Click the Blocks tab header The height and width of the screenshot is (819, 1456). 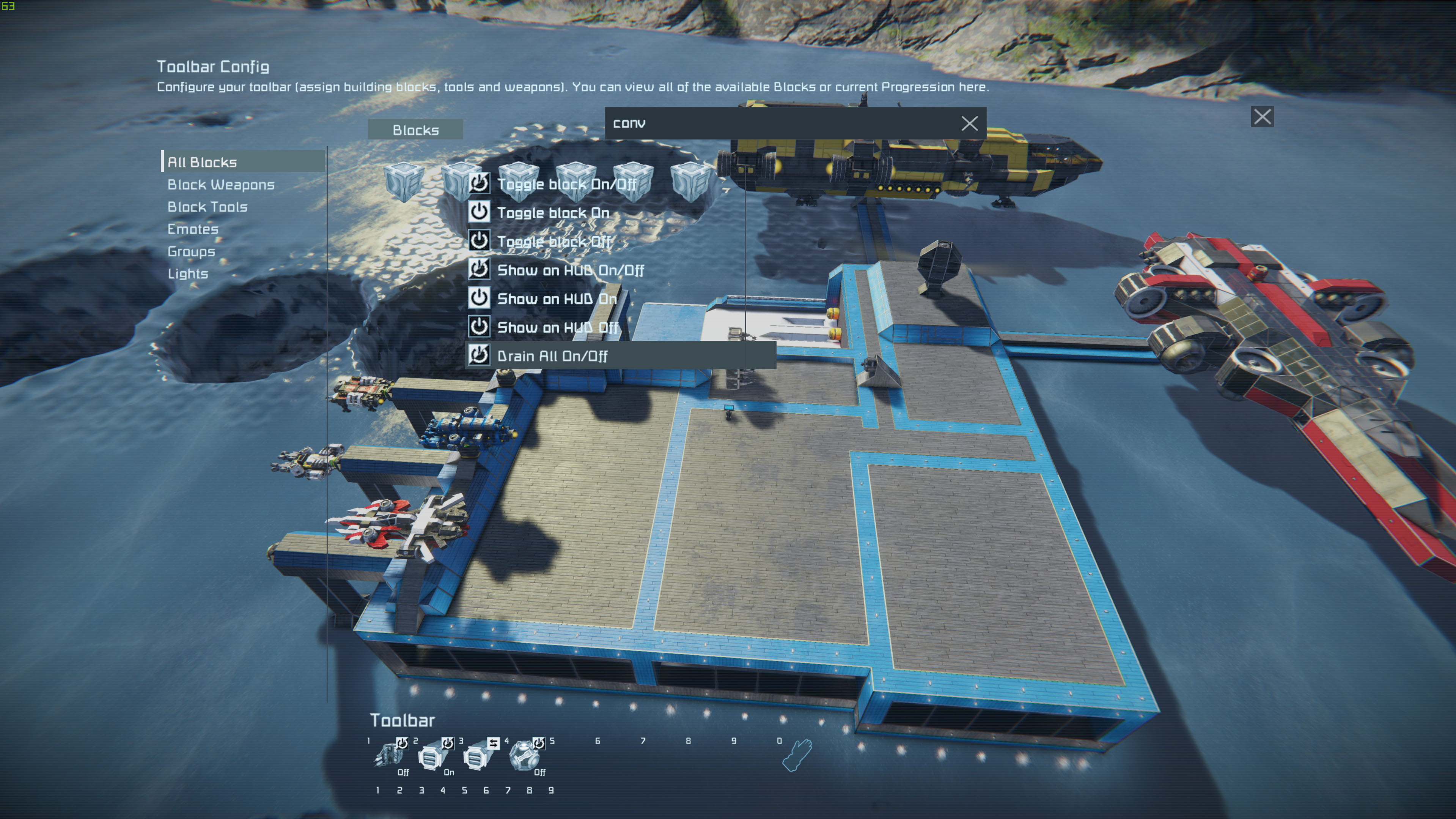[x=415, y=130]
